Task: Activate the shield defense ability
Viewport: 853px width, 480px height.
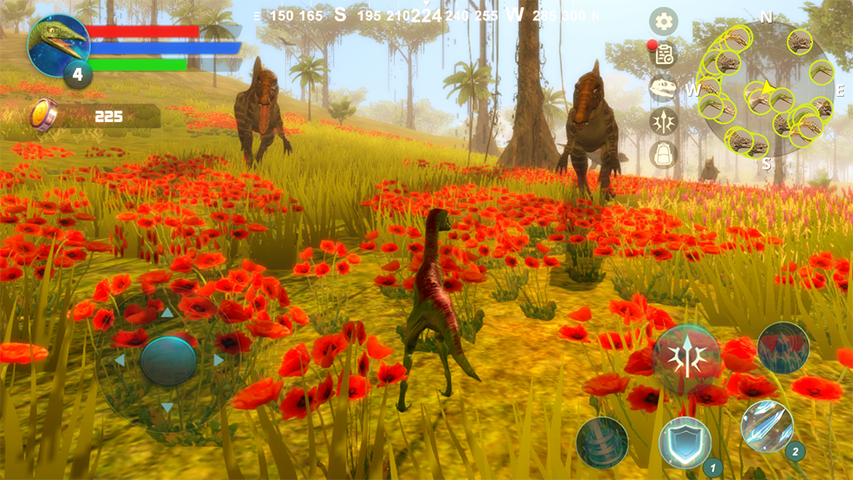Action: pyautogui.click(x=685, y=442)
